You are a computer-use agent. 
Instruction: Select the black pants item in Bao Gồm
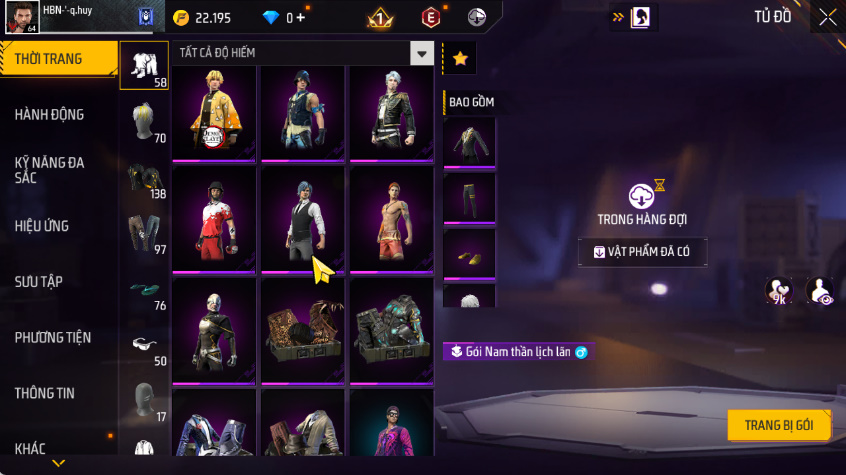point(469,199)
